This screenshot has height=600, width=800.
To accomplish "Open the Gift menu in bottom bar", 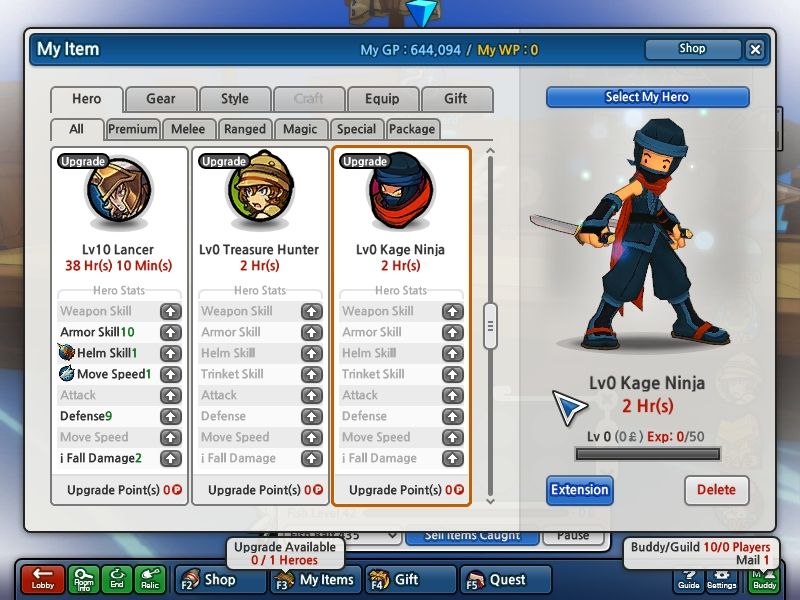I will pyautogui.click(x=407, y=580).
